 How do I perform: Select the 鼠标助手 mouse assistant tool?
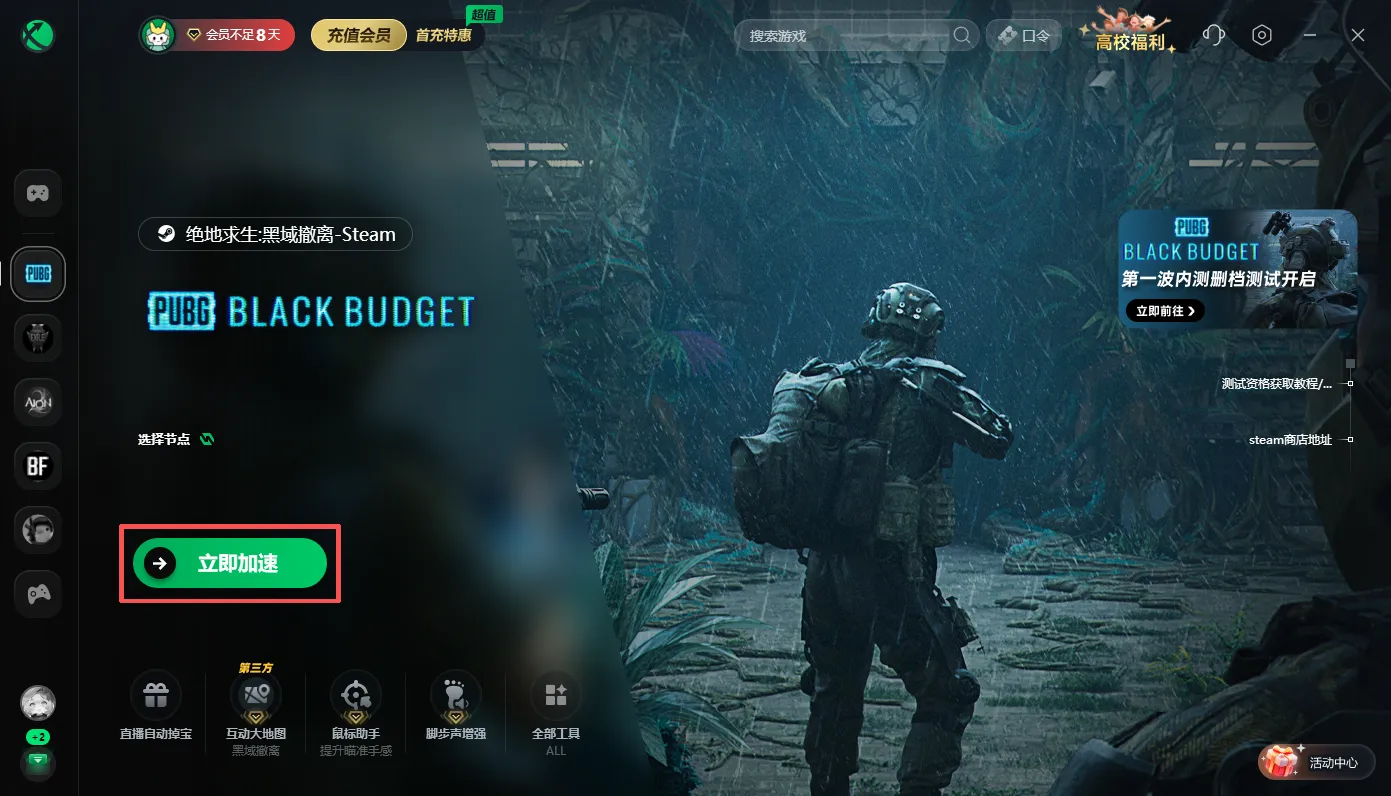click(x=355, y=694)
